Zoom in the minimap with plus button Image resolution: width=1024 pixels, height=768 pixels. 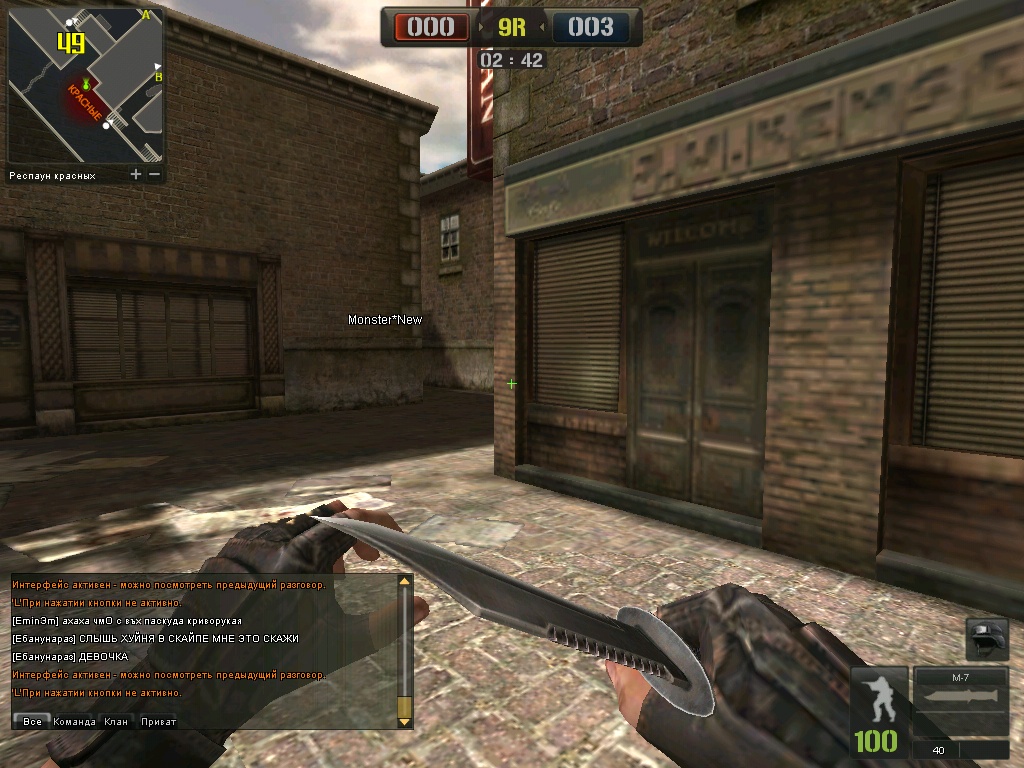(136, 174)
